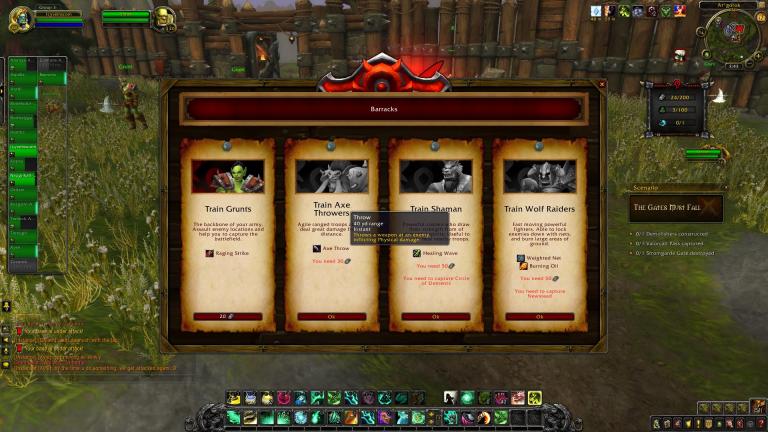Click the chat log panel
This screenshot has width=768, height=432.
tap(80, 345)
